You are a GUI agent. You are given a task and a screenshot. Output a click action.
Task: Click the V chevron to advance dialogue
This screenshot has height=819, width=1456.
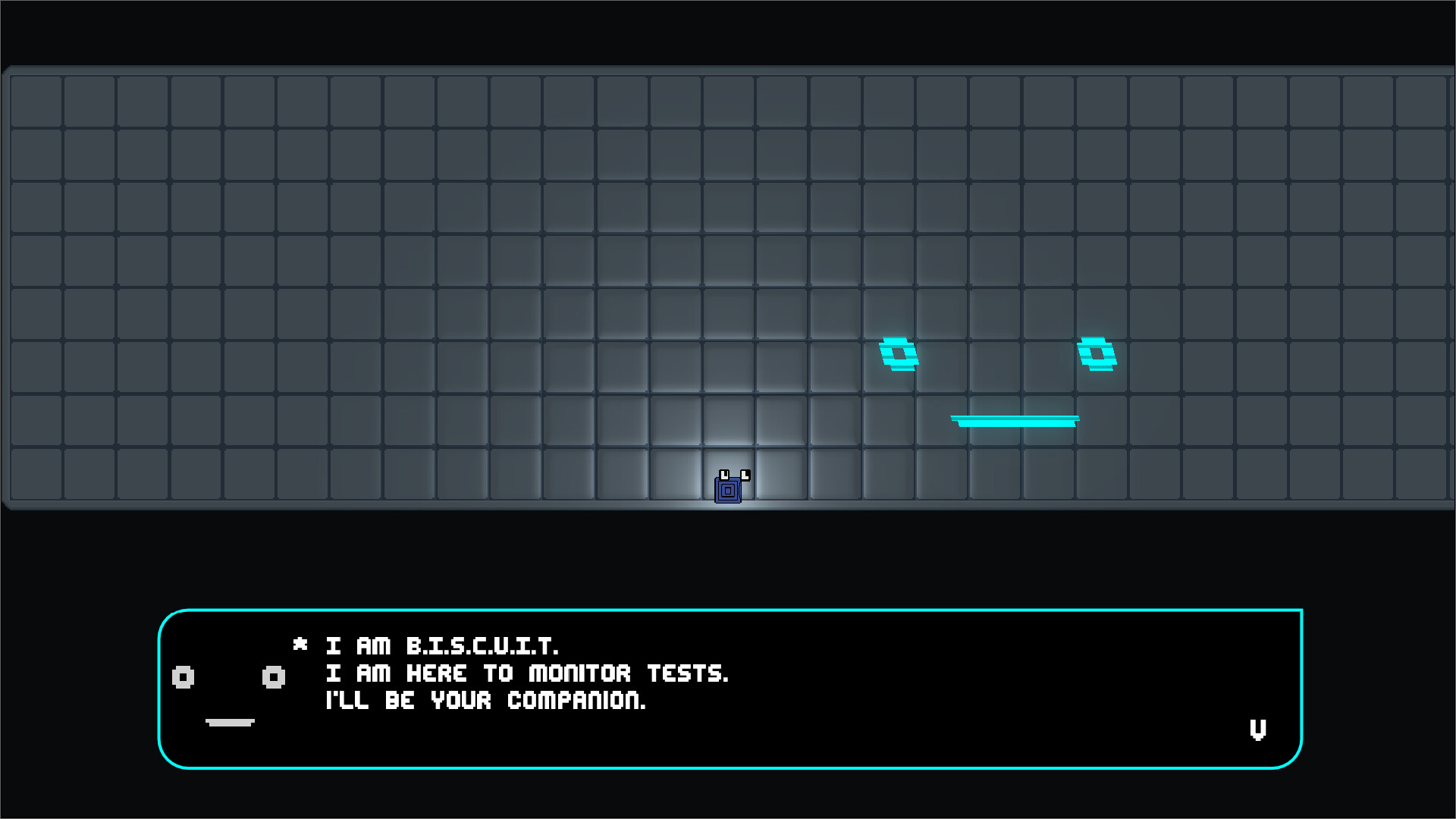coord(1257,730)
